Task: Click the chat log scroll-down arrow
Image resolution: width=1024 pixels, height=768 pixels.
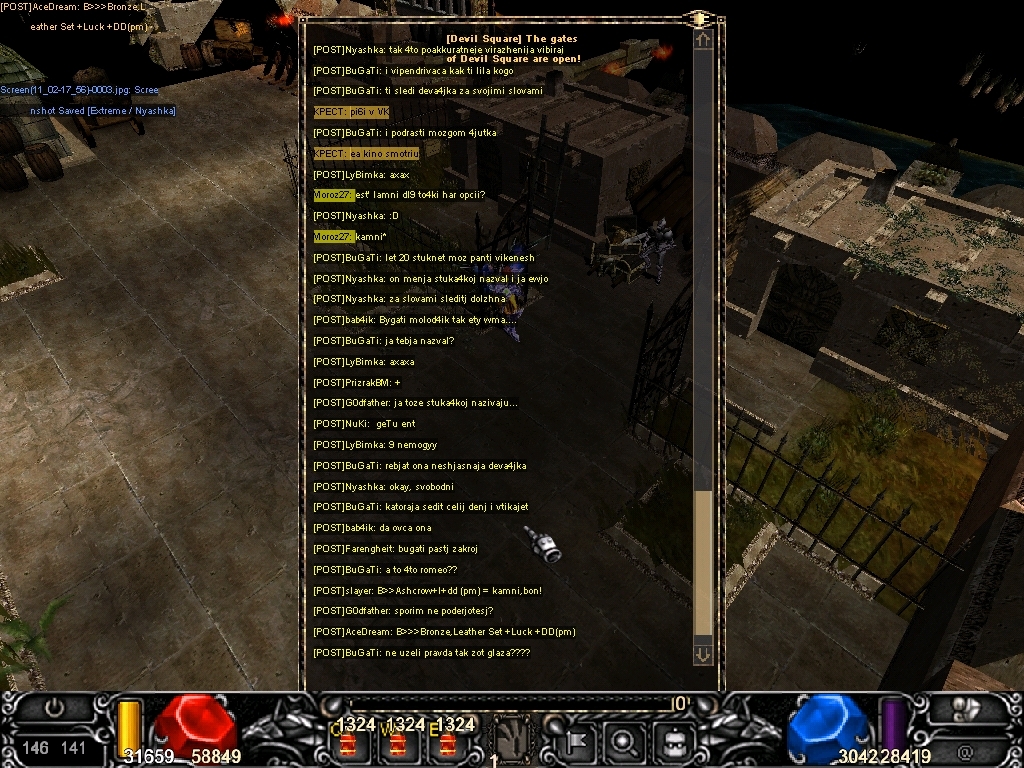Action: click(x=703, y=654)
